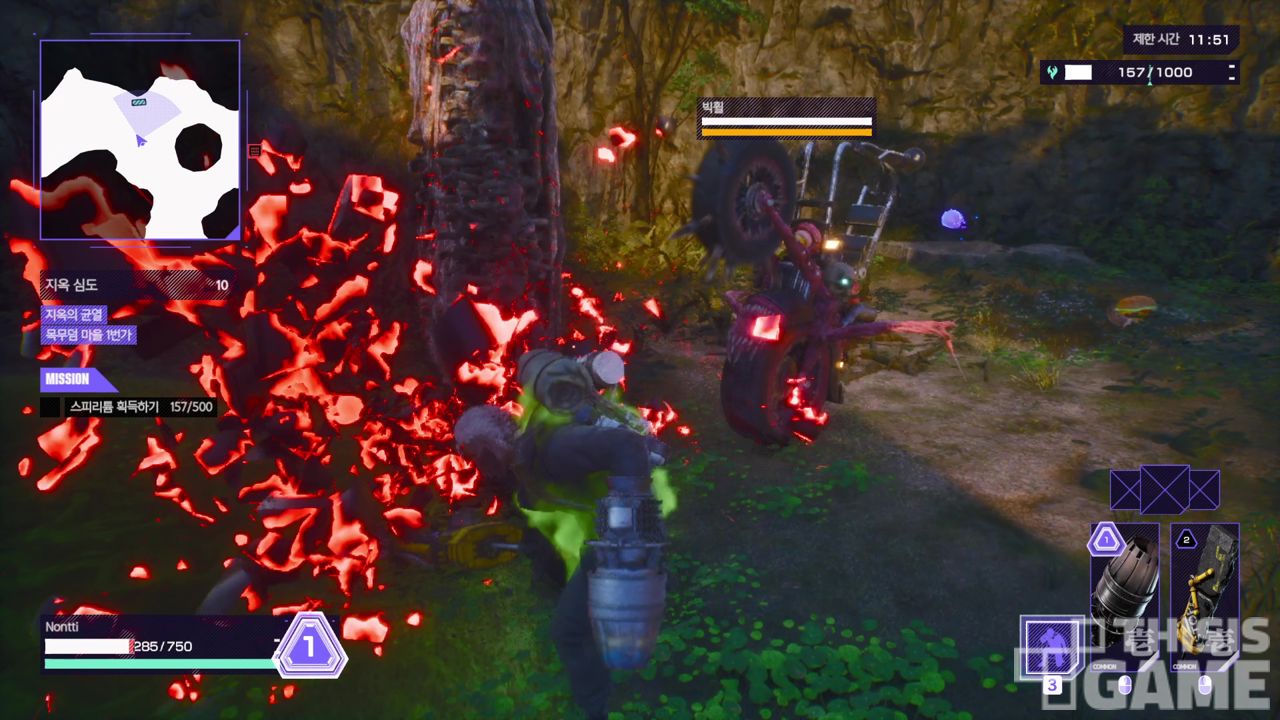Click the 묵무덤 마을 1번가 area label
Viewport: 1280px width, 720px height.
(x=88, y=335)
